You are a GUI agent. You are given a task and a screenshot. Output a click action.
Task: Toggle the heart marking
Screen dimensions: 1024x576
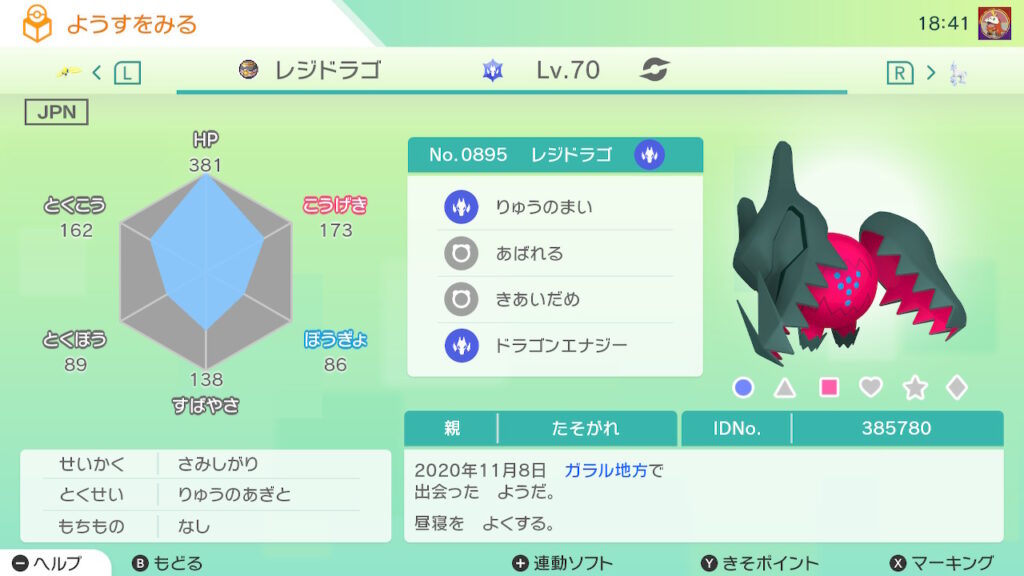coord(872,387)
